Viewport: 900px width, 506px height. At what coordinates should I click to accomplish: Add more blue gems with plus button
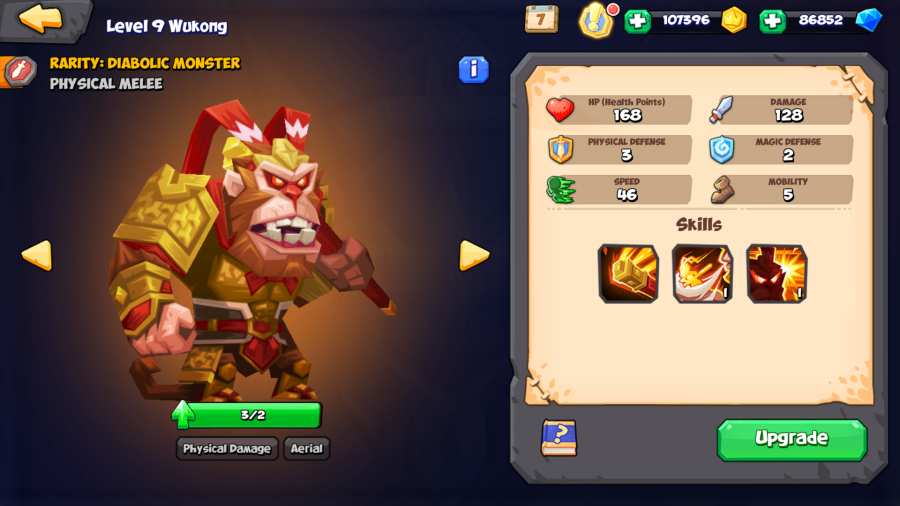tap(772, 20)
